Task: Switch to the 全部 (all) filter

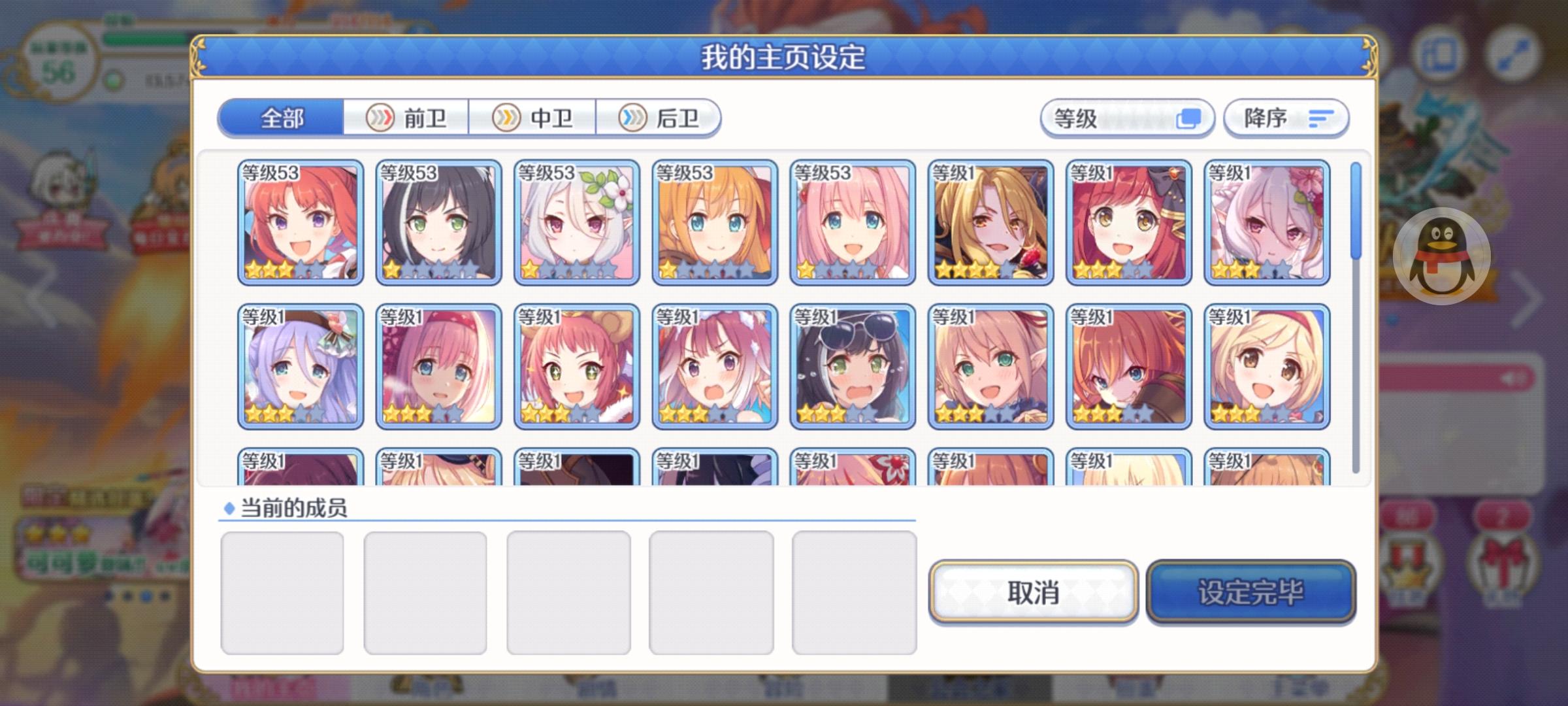Action: [282, 118]
